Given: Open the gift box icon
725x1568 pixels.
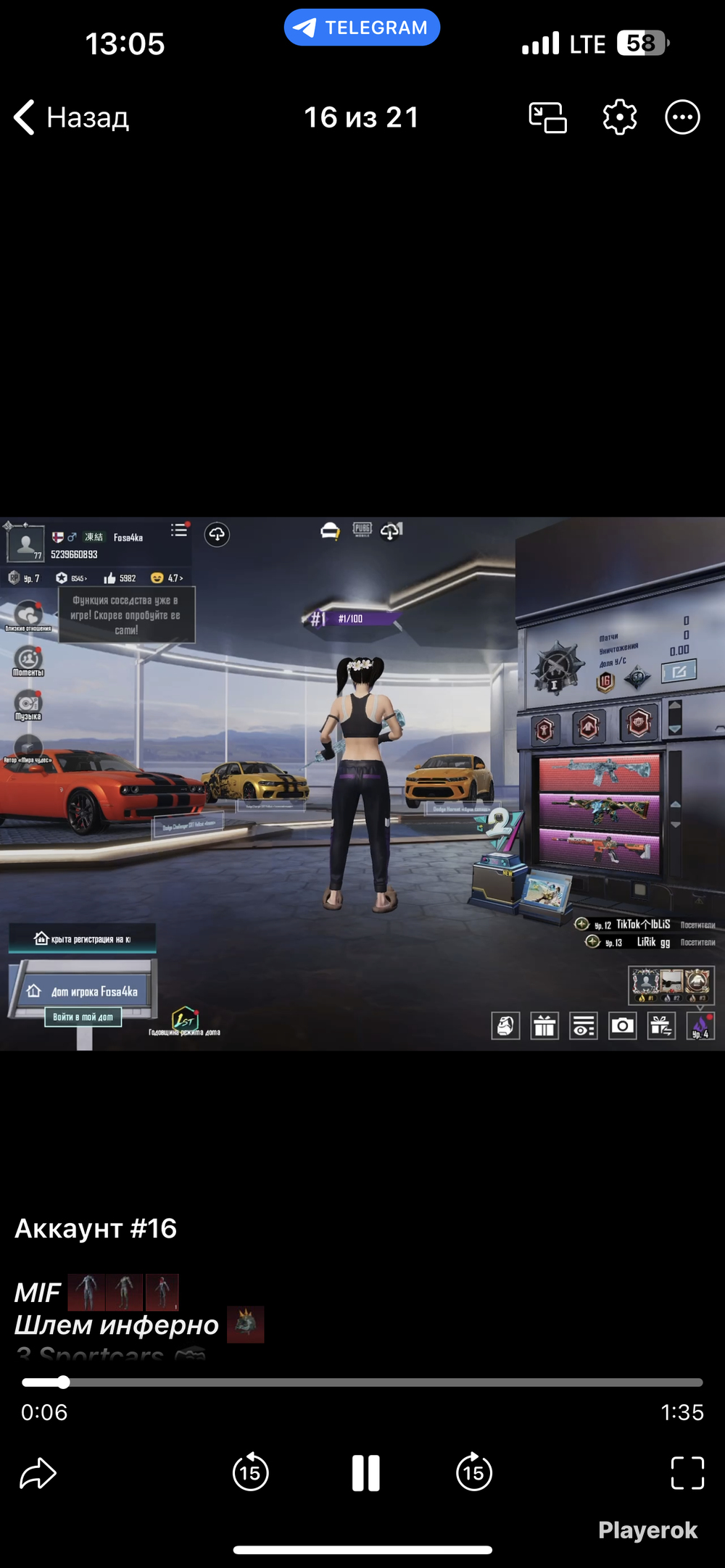Looking at the screenshot, I should 544,1026.
